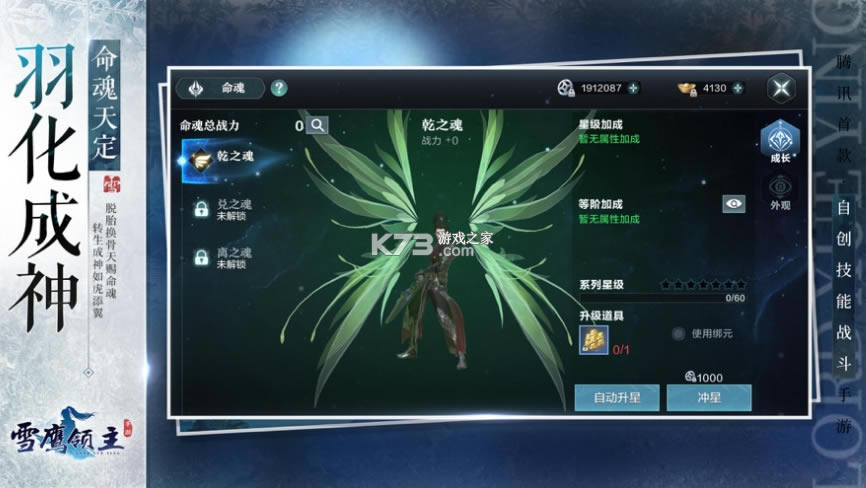Click the magnifier next to 命魂总战力

coord(317,125)
